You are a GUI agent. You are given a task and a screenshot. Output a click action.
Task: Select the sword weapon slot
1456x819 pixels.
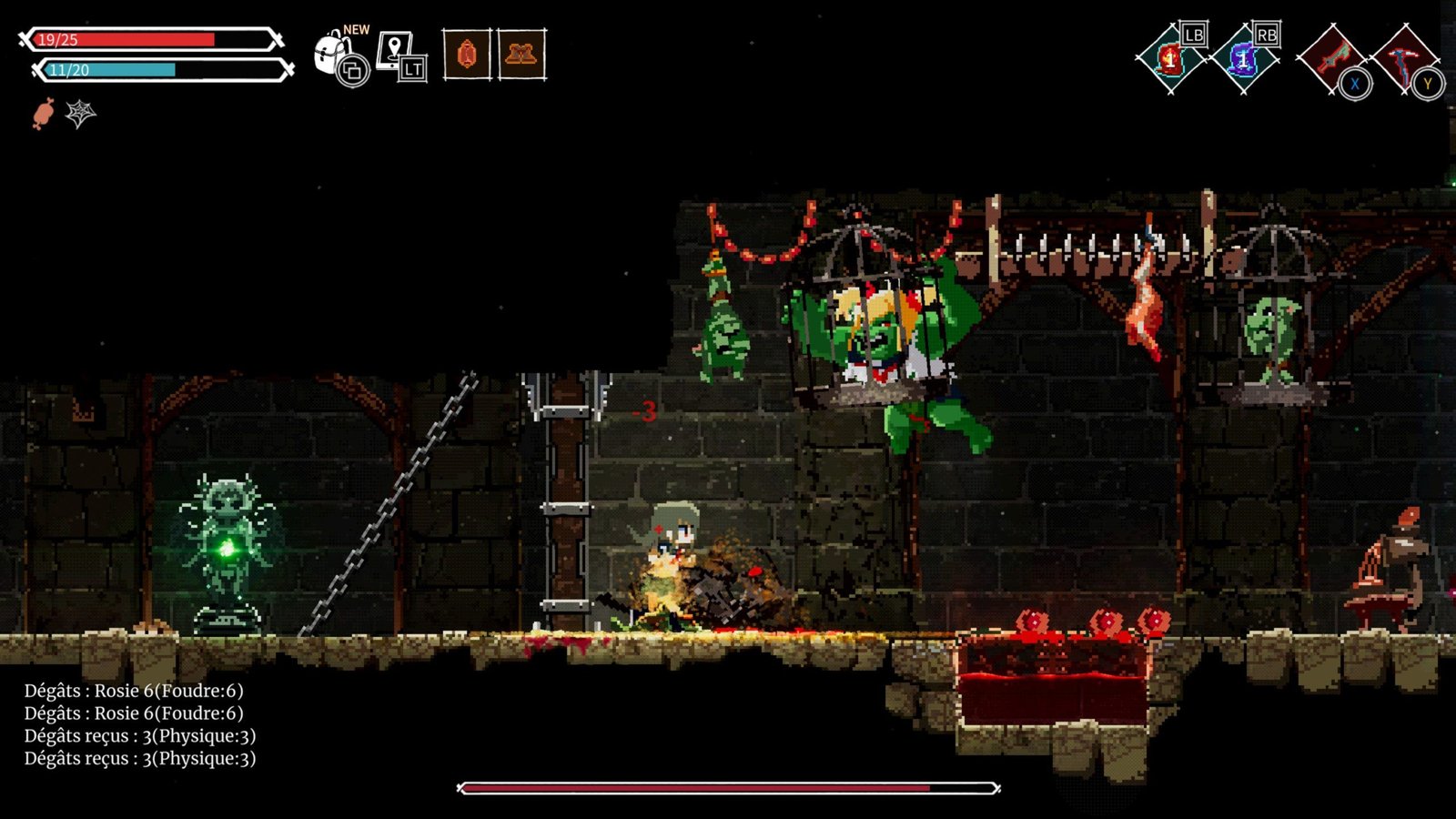click(x=1330, y=58)
